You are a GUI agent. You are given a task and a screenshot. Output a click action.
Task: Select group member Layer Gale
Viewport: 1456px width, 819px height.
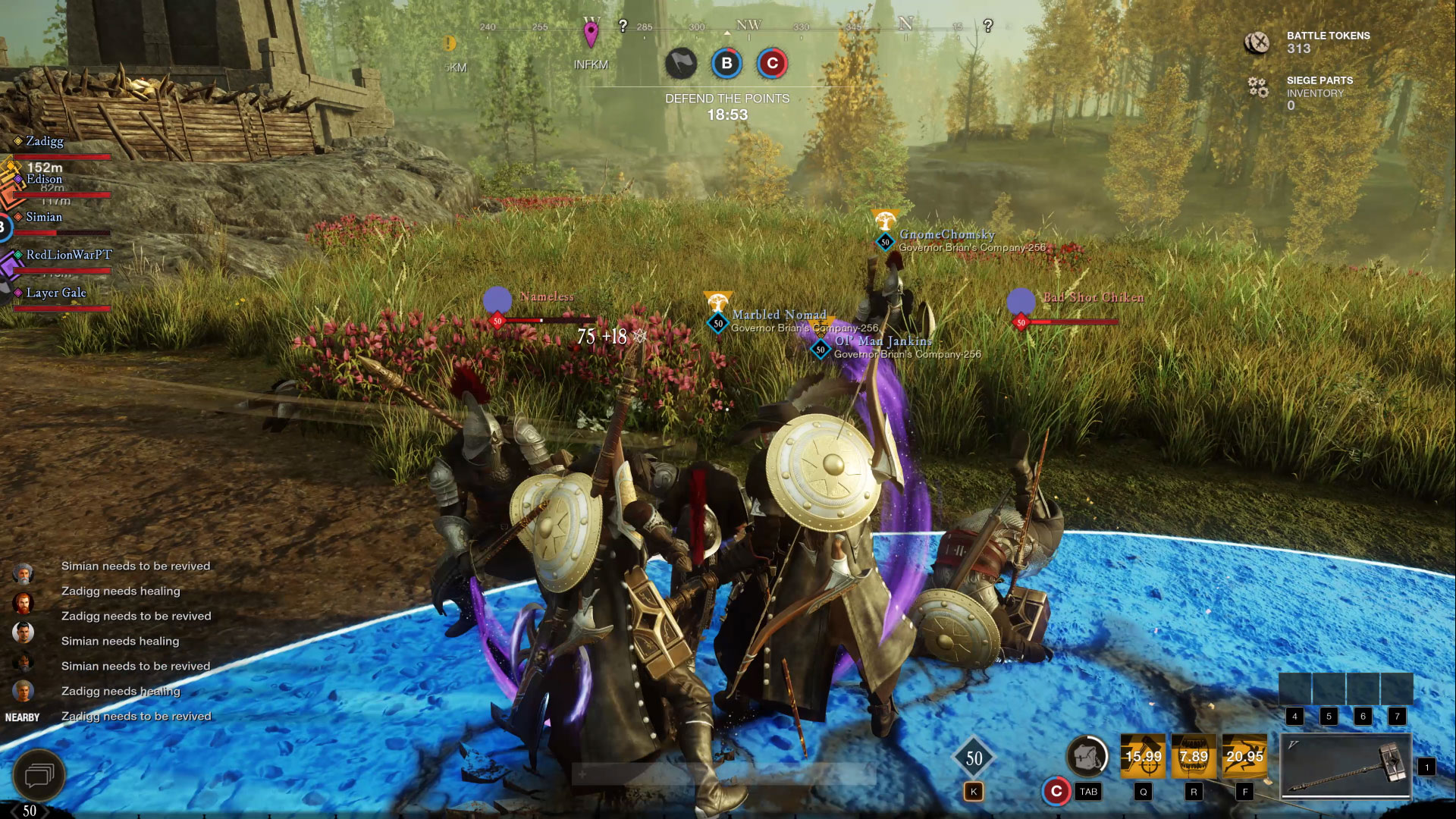point(56,293)
